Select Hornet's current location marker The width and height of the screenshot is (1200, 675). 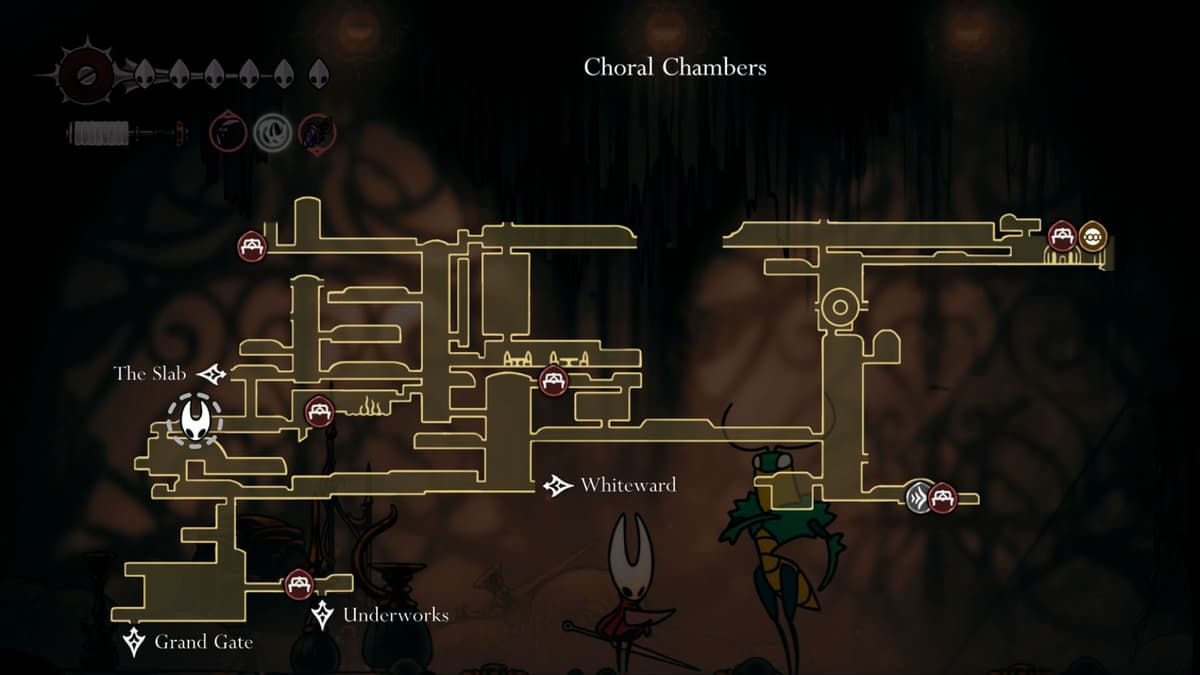(195, 419)
